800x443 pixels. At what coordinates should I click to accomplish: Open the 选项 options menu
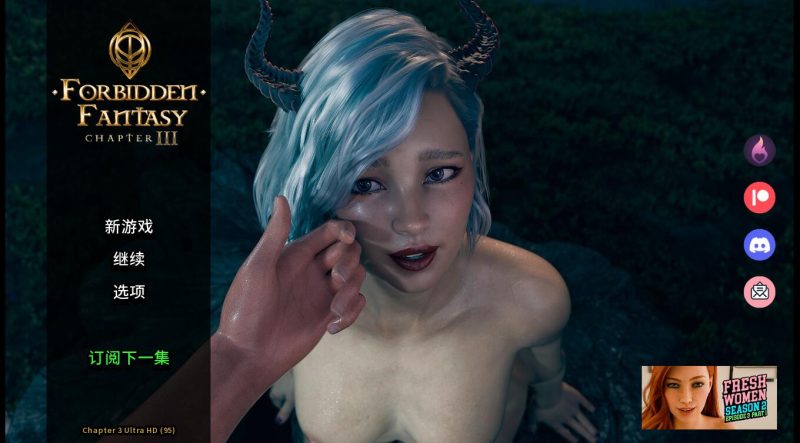[x=129, y=292]
